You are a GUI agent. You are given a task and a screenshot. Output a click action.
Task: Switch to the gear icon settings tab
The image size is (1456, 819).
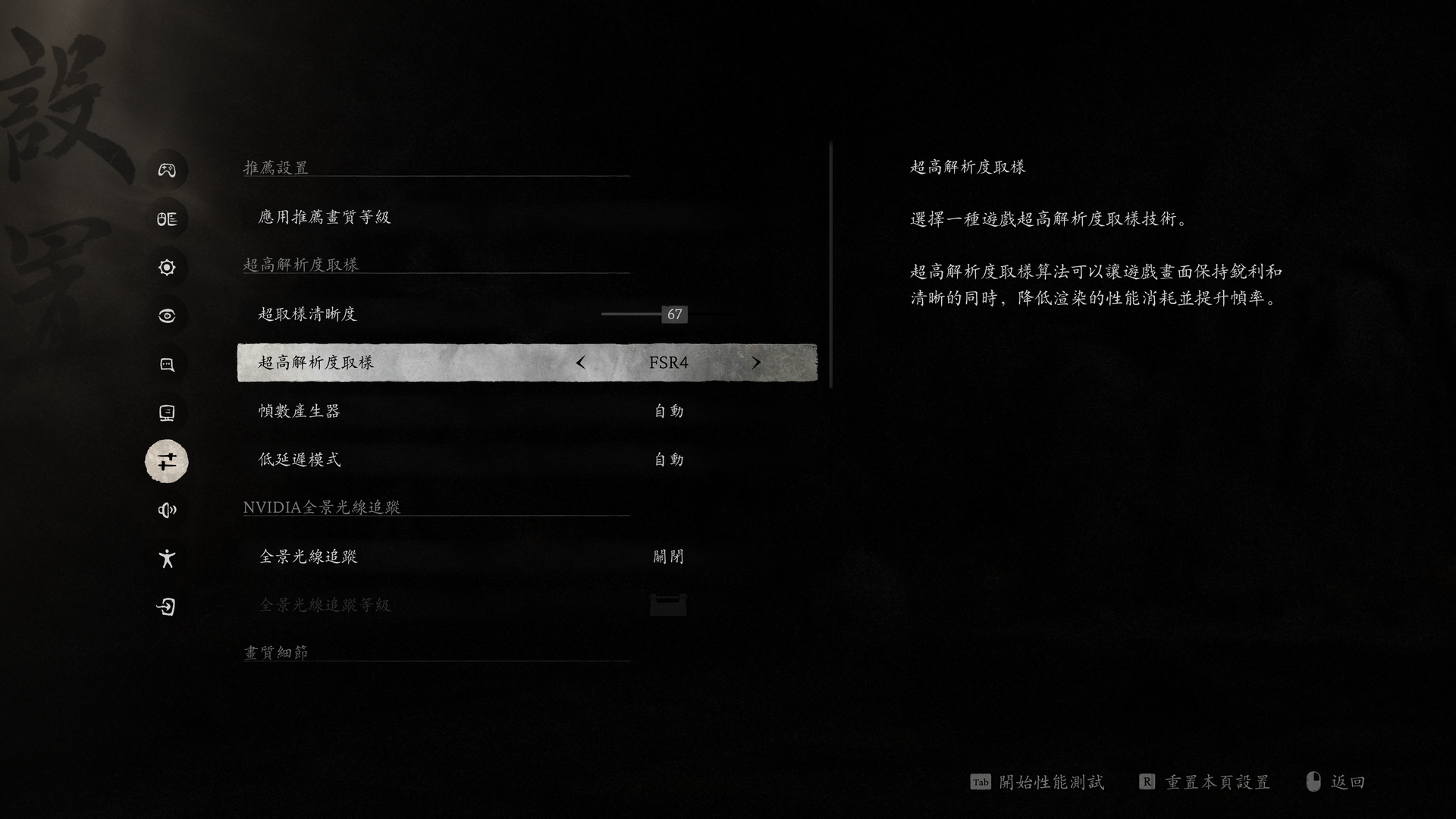pyautogui.click(x=167, y=267)
